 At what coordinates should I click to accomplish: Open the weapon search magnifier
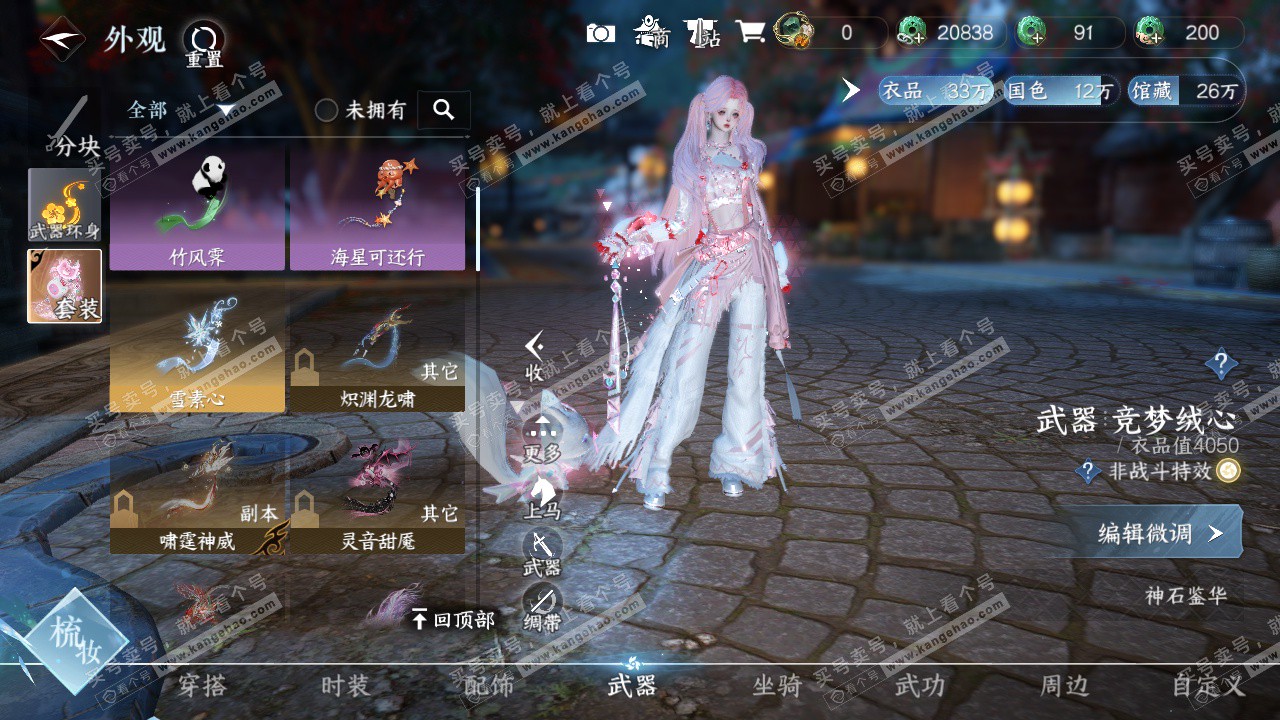(x=444, y=110)
